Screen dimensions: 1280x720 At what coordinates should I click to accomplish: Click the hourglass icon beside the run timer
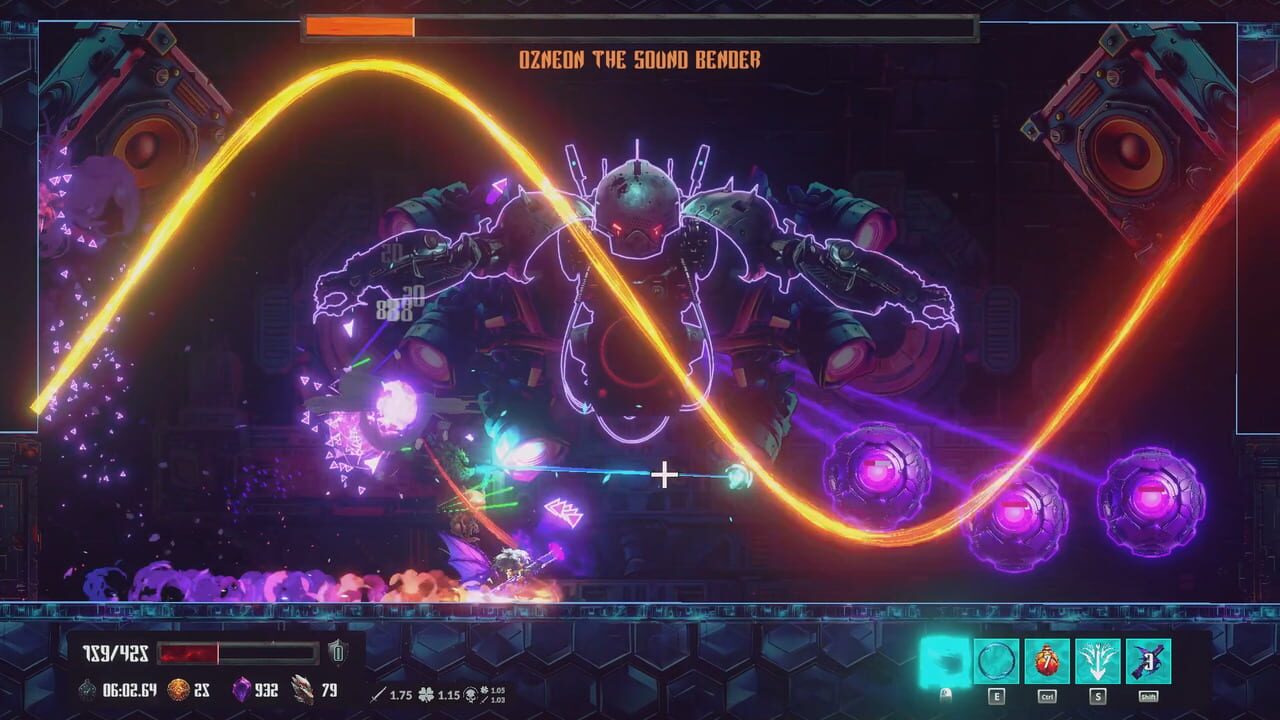point(88,690)
